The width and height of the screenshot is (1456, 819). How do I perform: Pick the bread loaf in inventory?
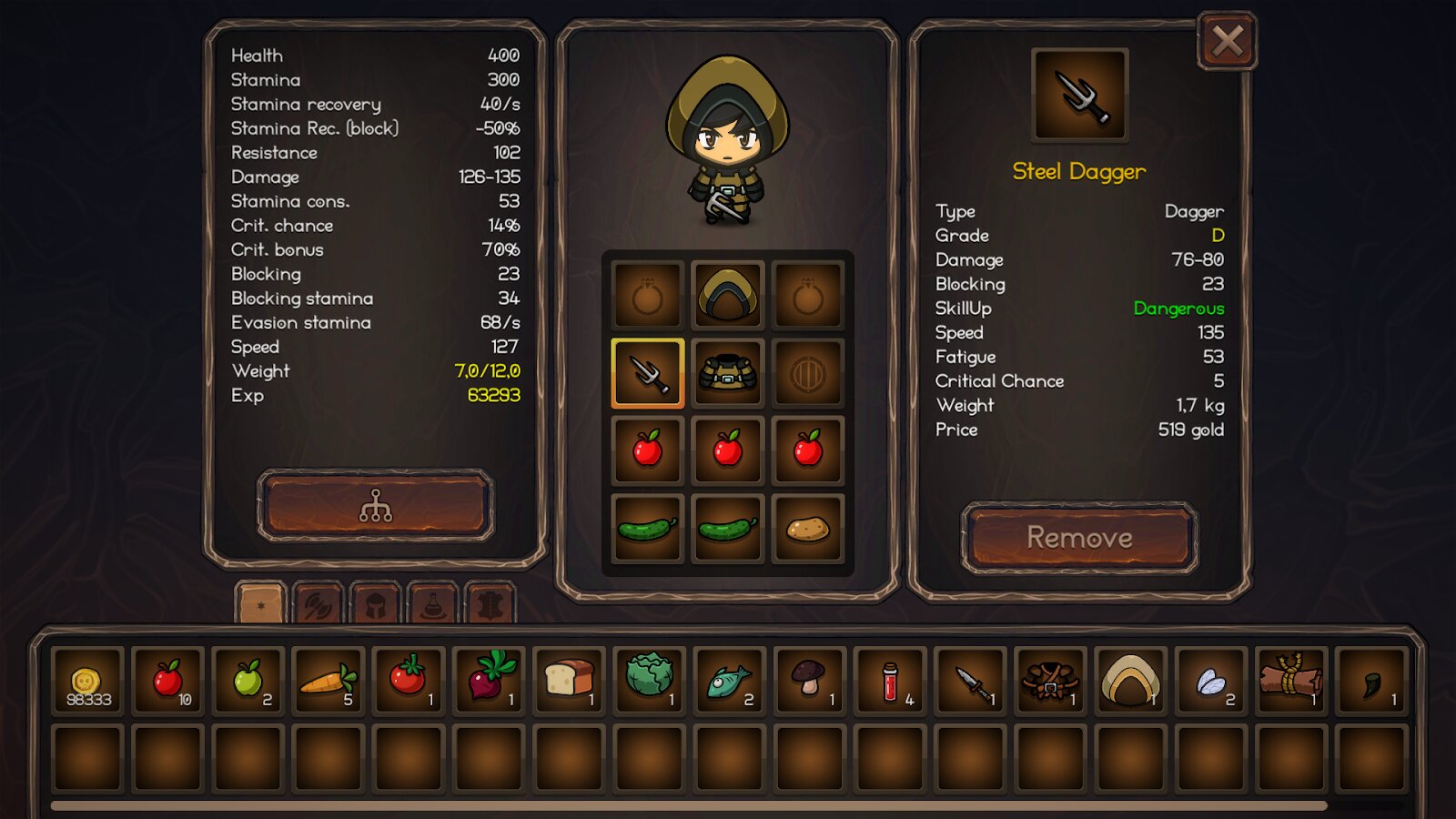click(x=569, y=681)
